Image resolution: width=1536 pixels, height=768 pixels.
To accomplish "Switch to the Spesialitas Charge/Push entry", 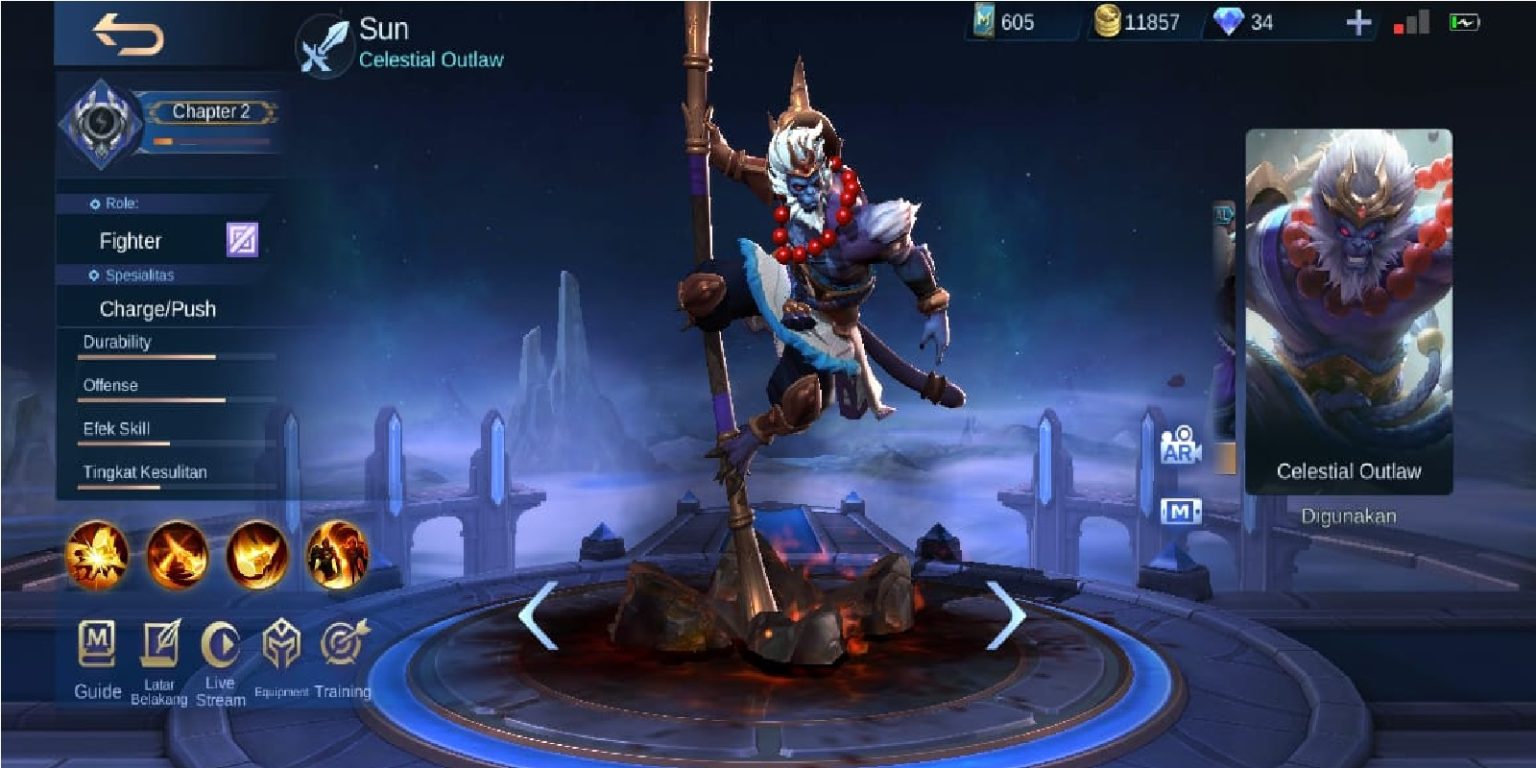I will pyautogui.click(x=157, y=309).
